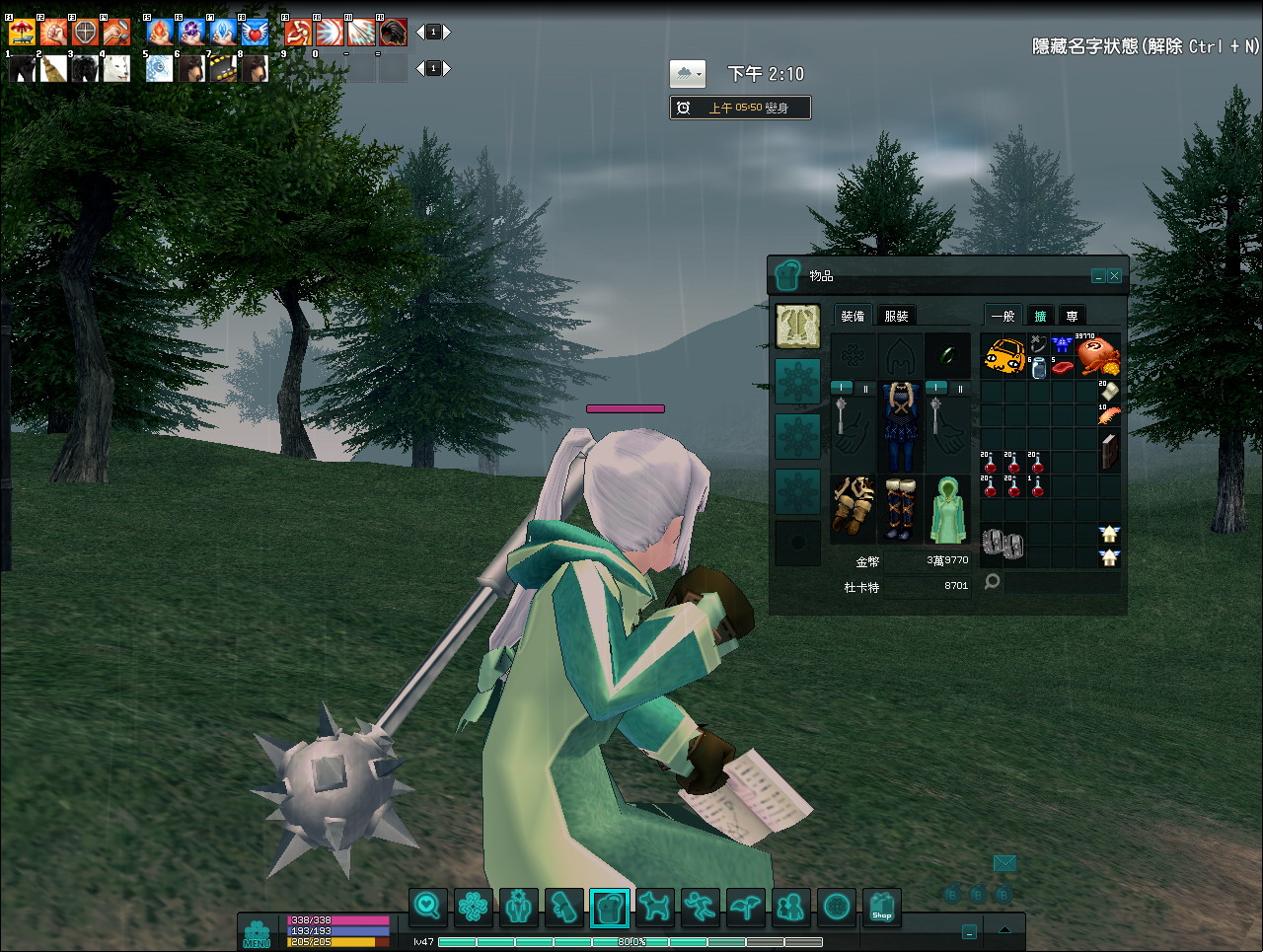
Task: Select the fur-trimmed boots equipment slot
Action: tap(899, 509)
